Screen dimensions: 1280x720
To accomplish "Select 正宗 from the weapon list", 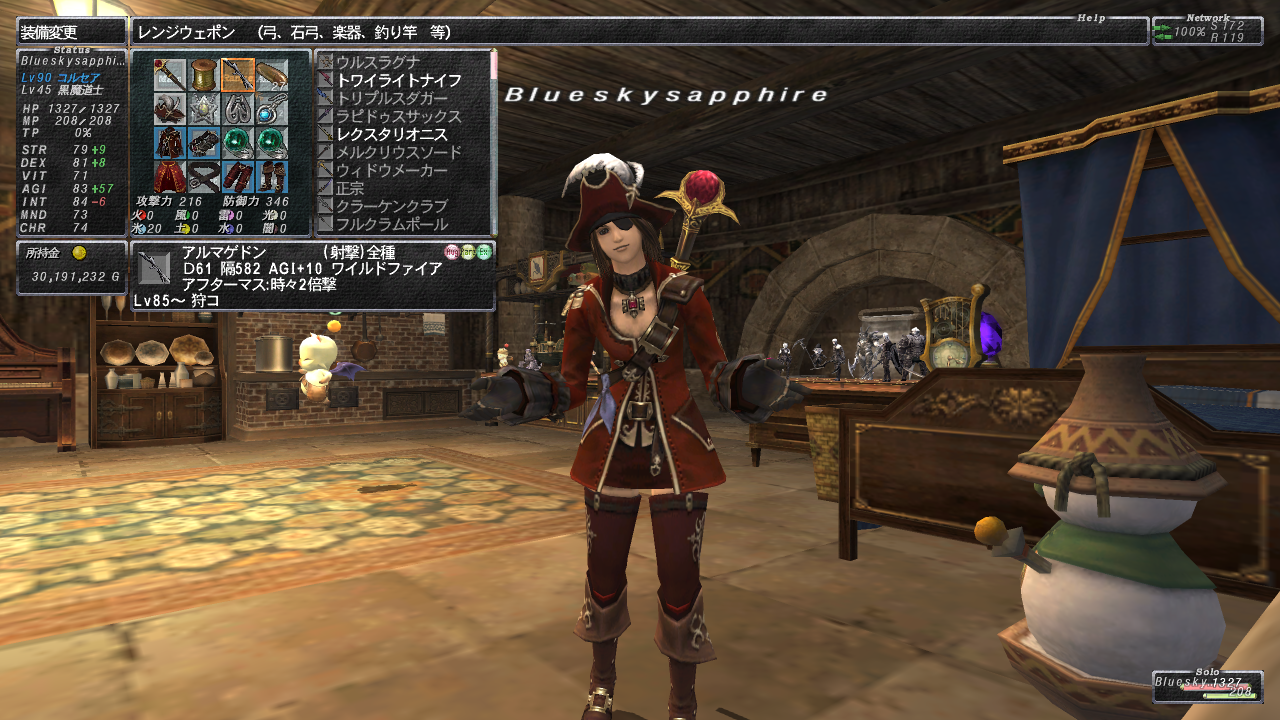I will pyautogui.click(x=350, y=189).
